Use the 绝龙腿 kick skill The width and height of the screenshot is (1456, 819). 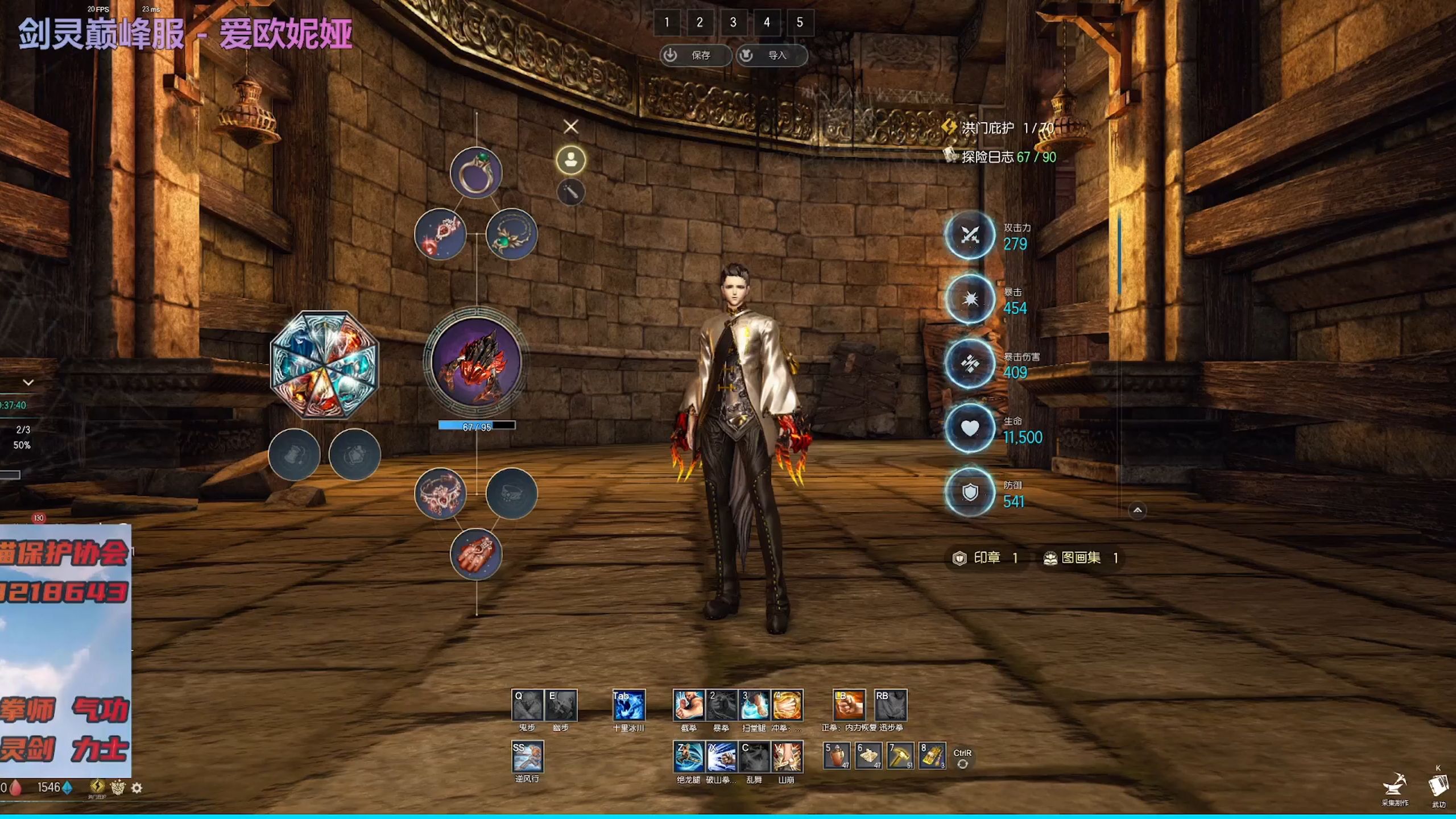[x=688, y=757]
